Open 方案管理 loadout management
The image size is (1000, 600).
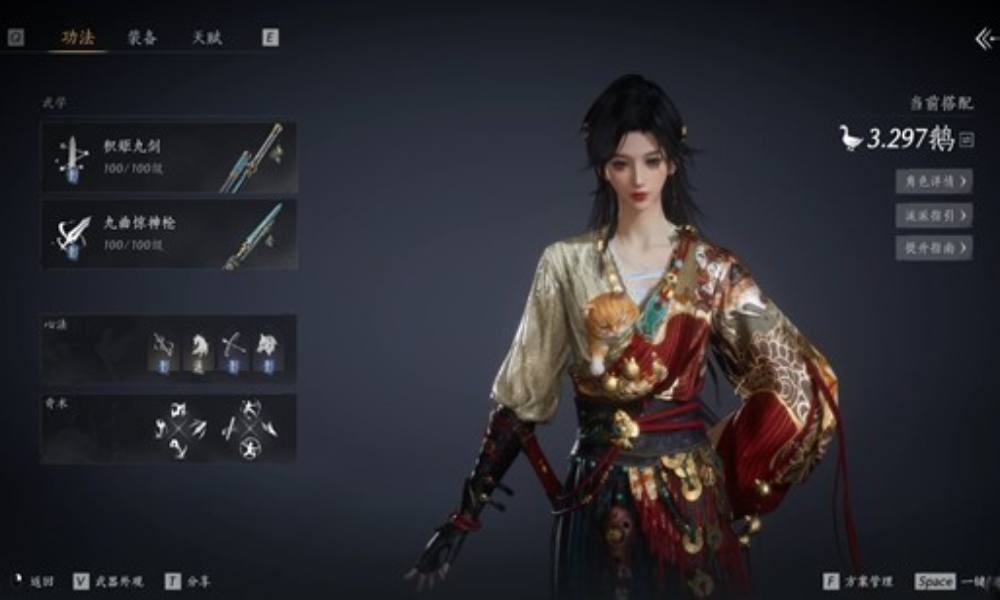click(860, 581)
